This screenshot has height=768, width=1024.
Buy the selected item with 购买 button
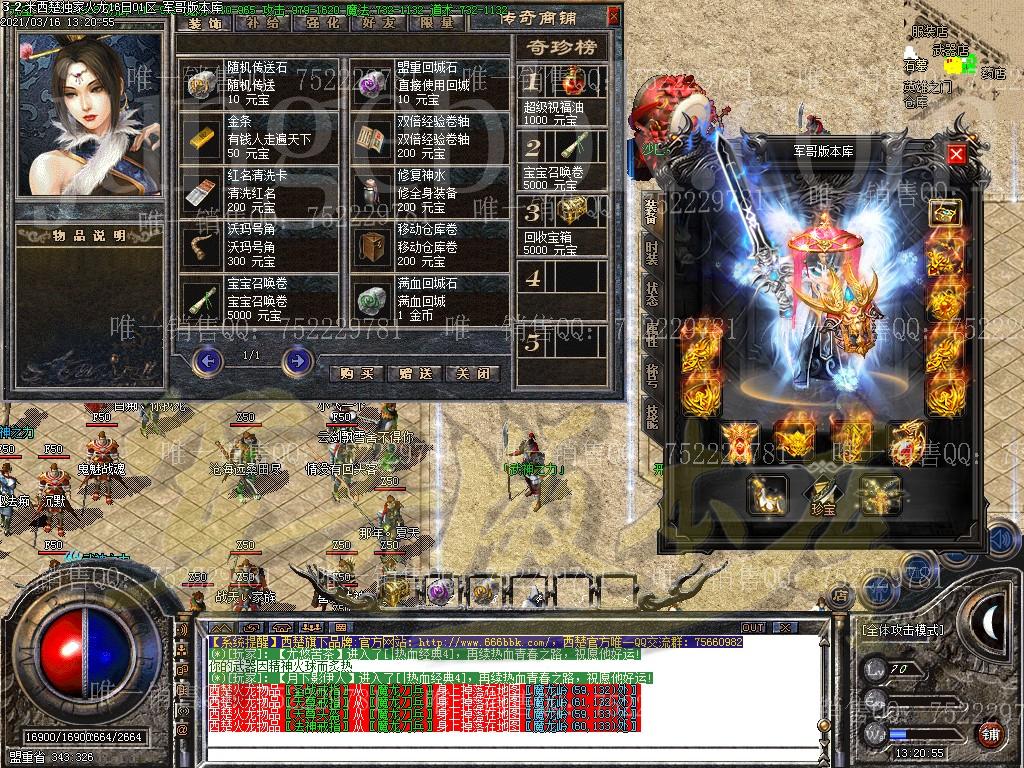click(x=357, y=373)
